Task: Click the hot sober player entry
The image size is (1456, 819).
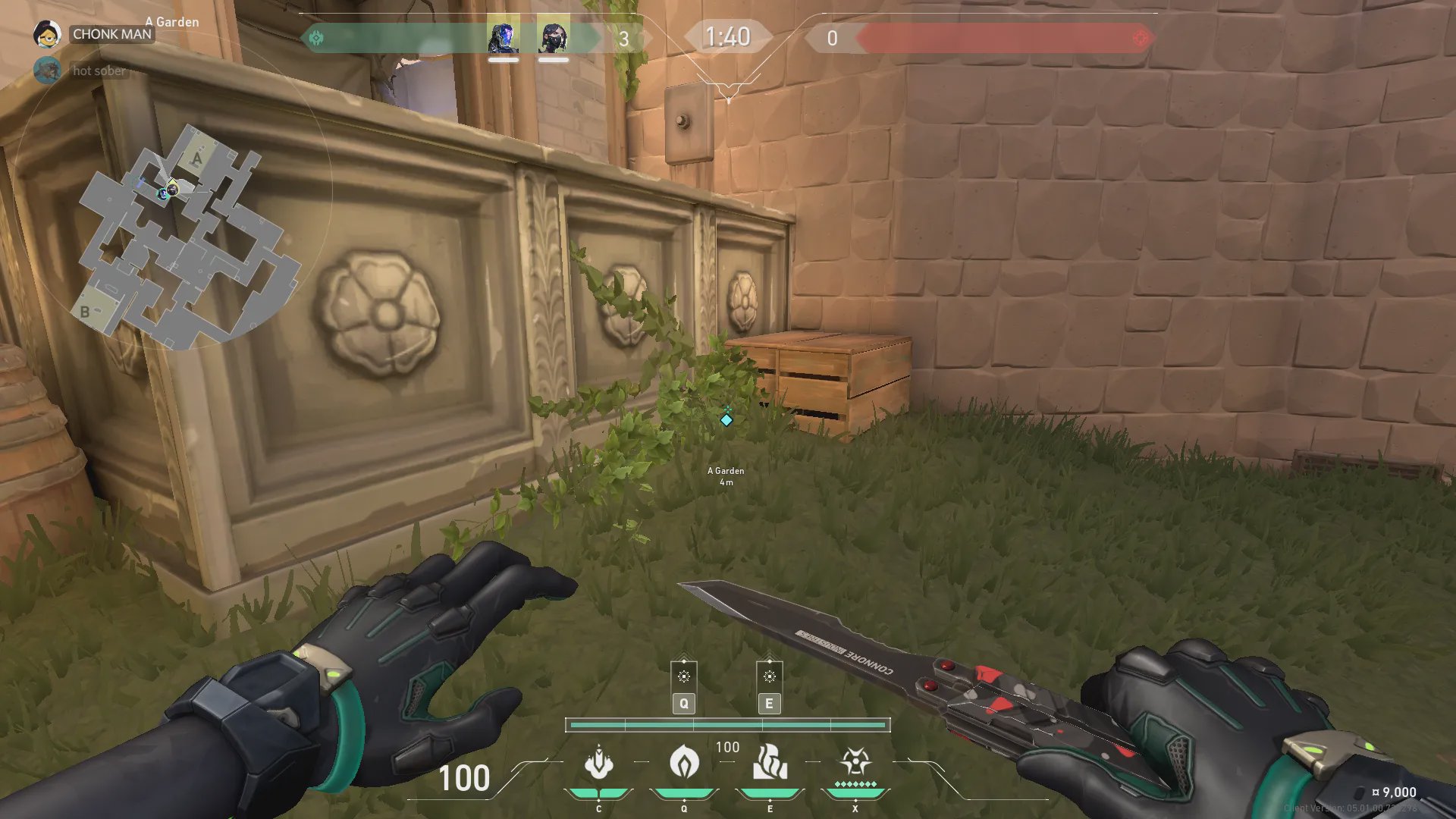Action: coord(99,71)
